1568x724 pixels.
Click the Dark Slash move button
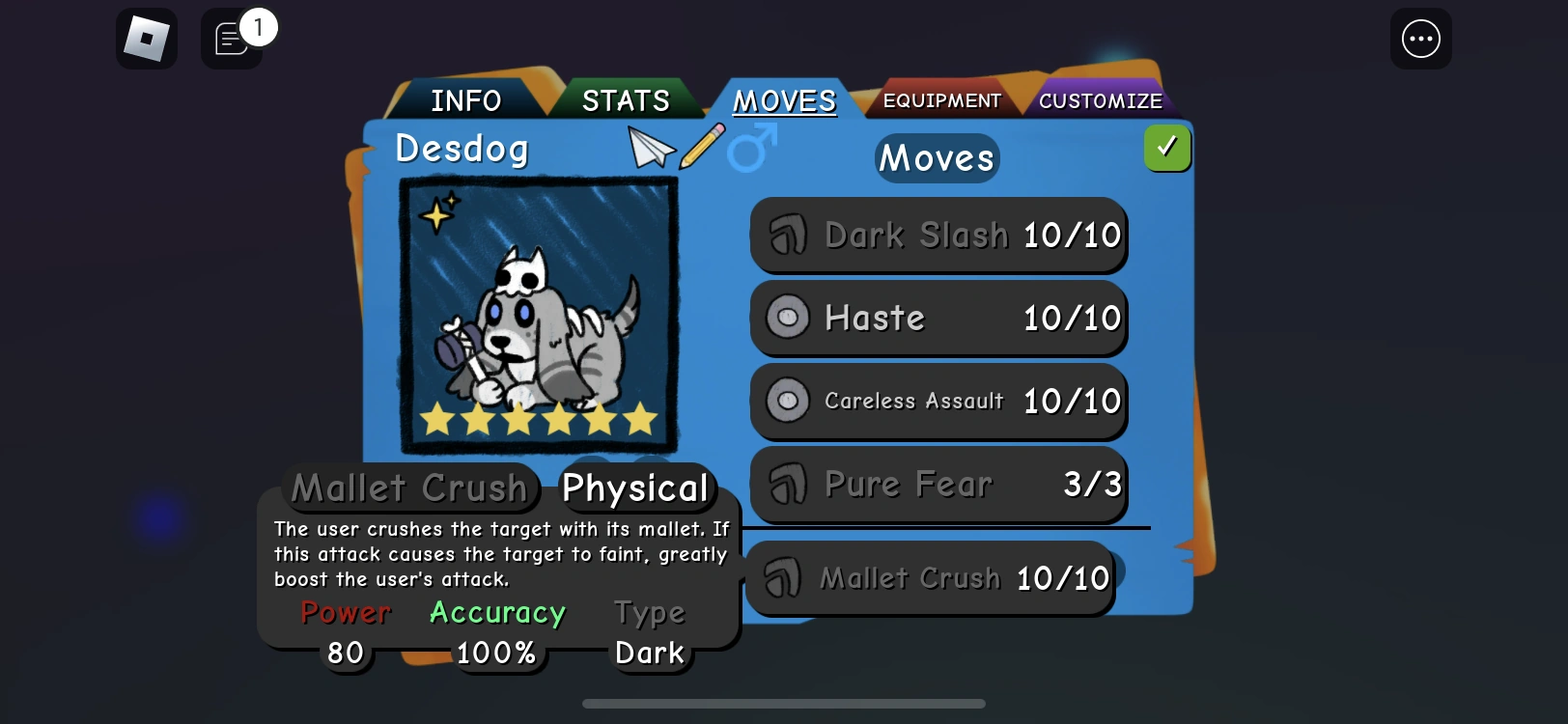[938, 235]
